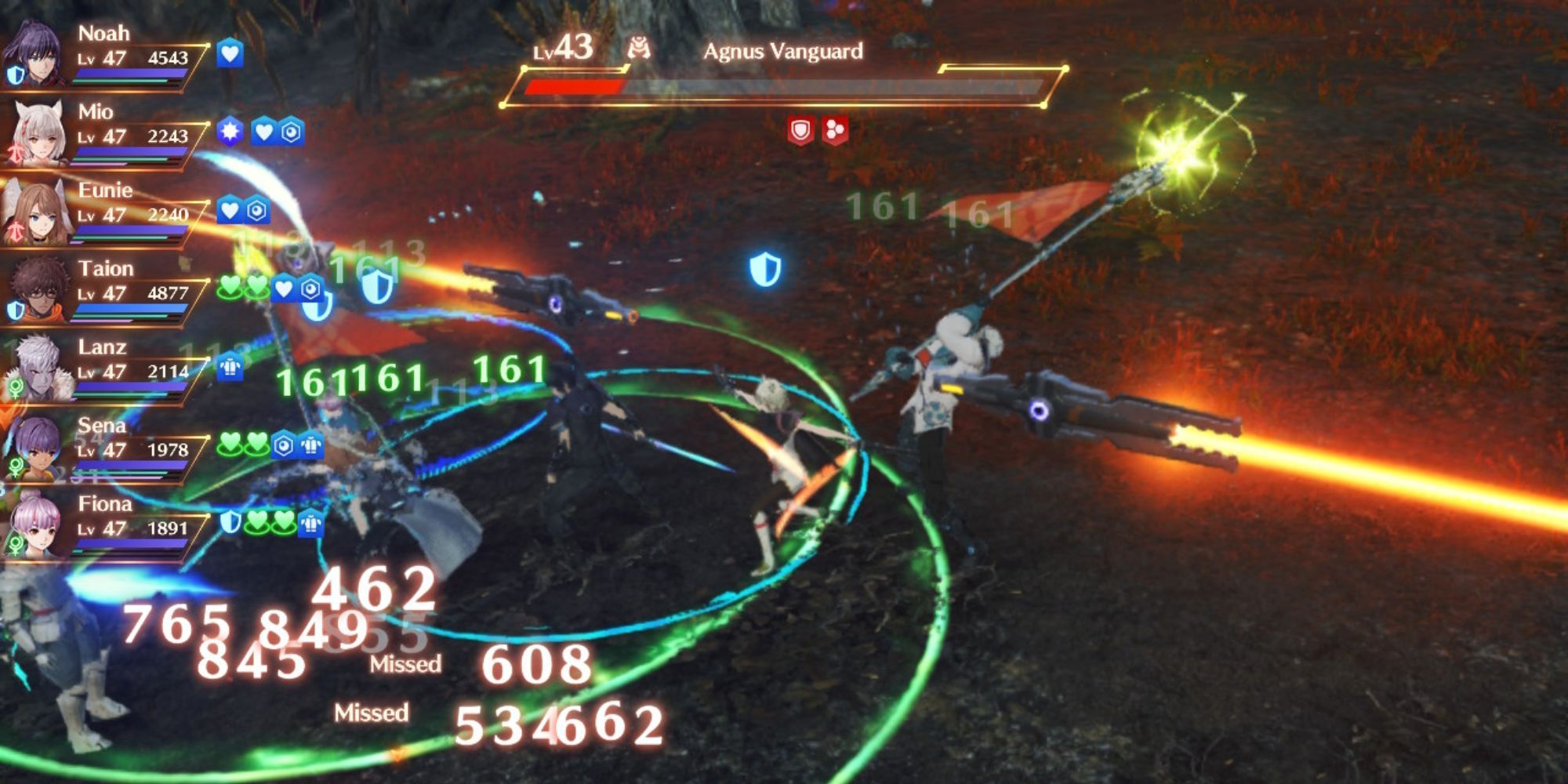Viewport: 1568px width, 784px height.
Task: Select Sena's hexagon defense buff icon
Action: point(283,444)
